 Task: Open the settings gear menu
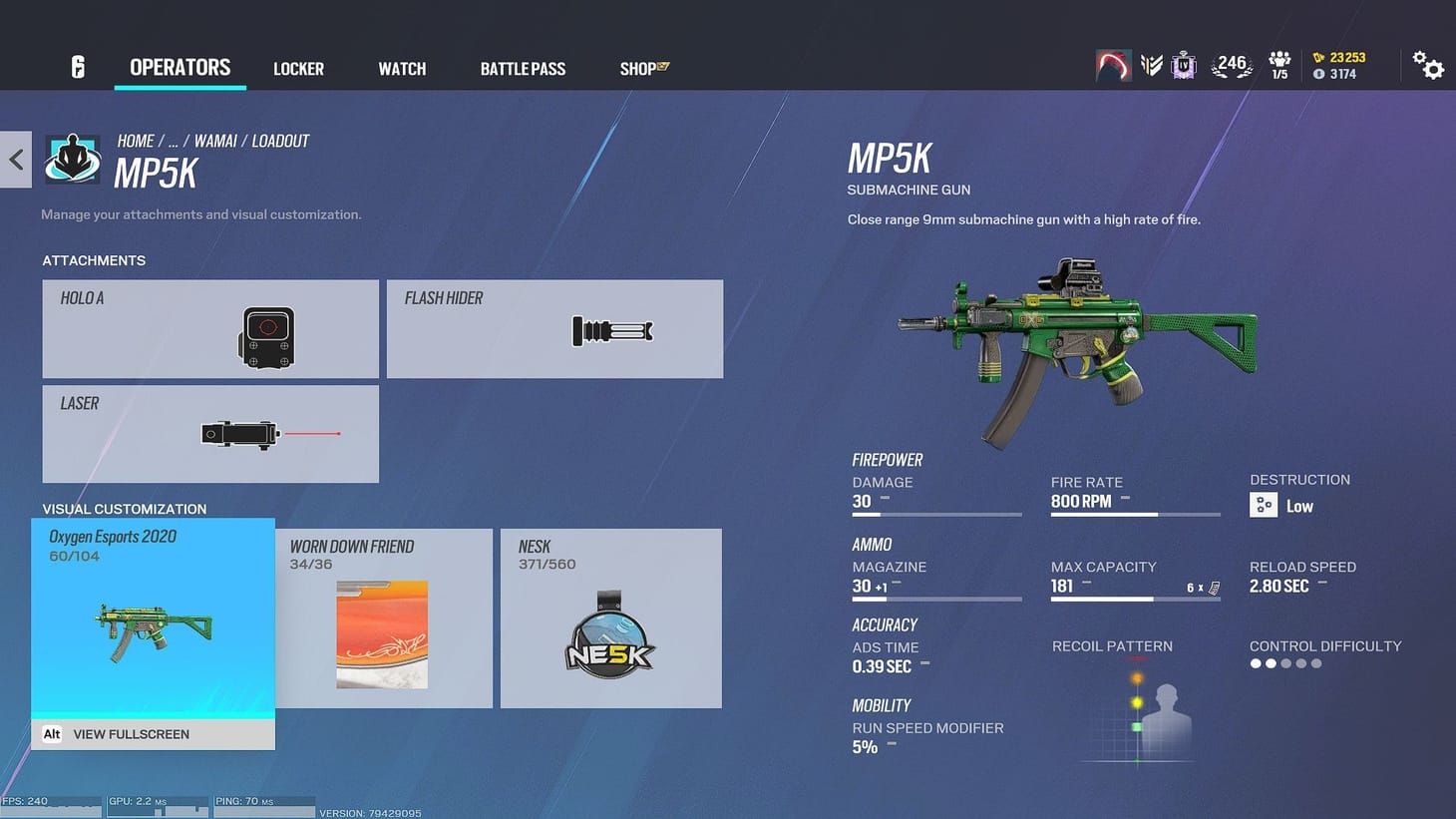point(1430,64)
